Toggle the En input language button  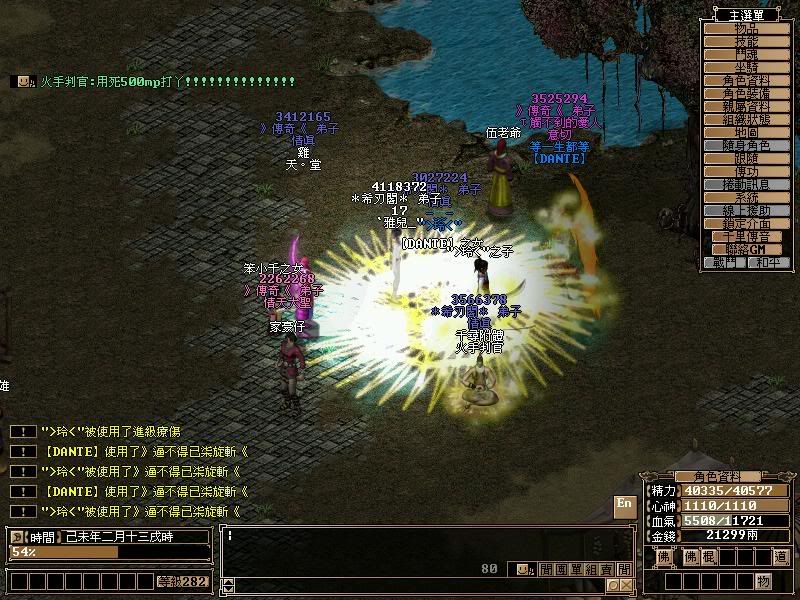[623, 504]
